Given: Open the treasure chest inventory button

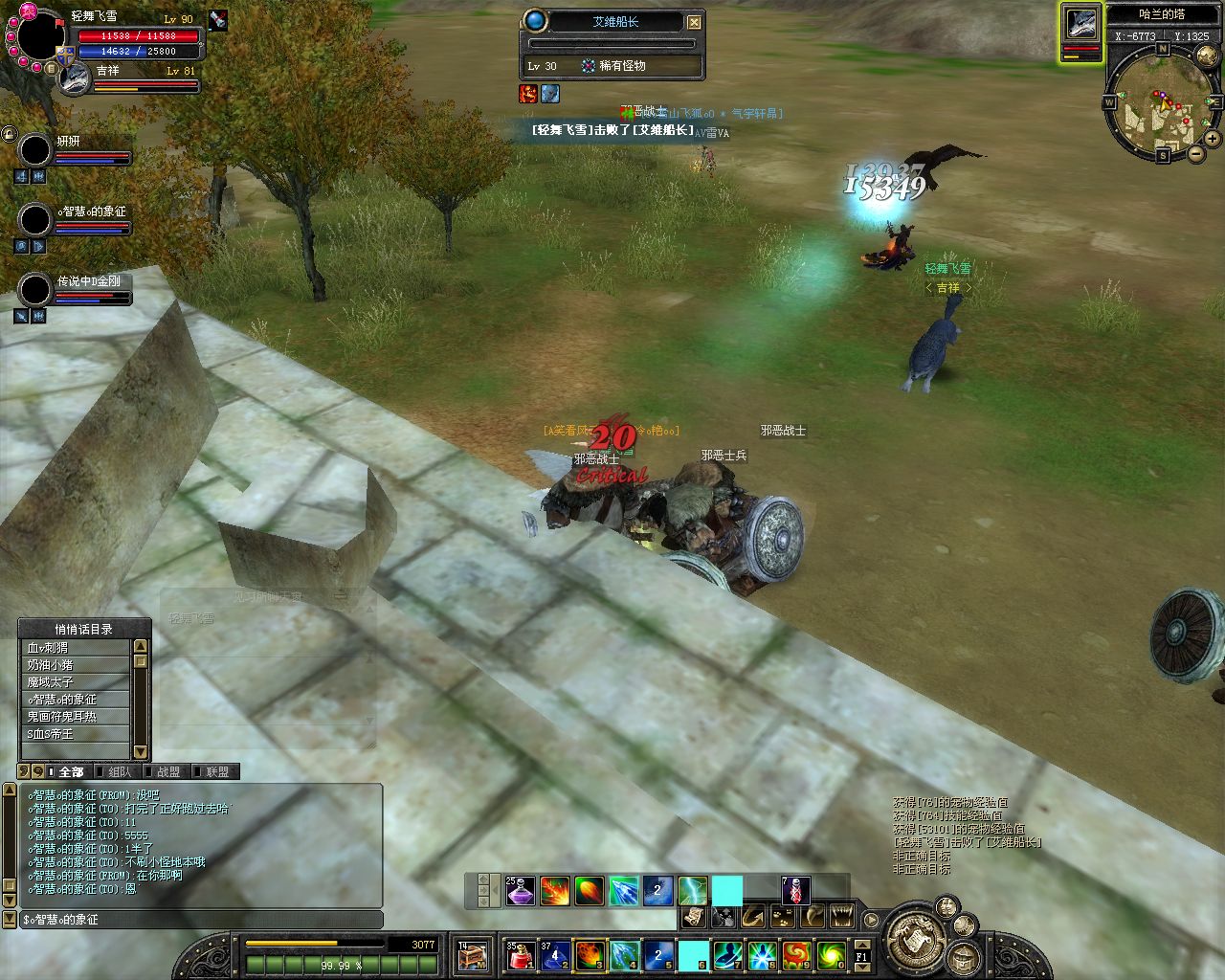Looking at the screenshot, I should coord(473,954).
